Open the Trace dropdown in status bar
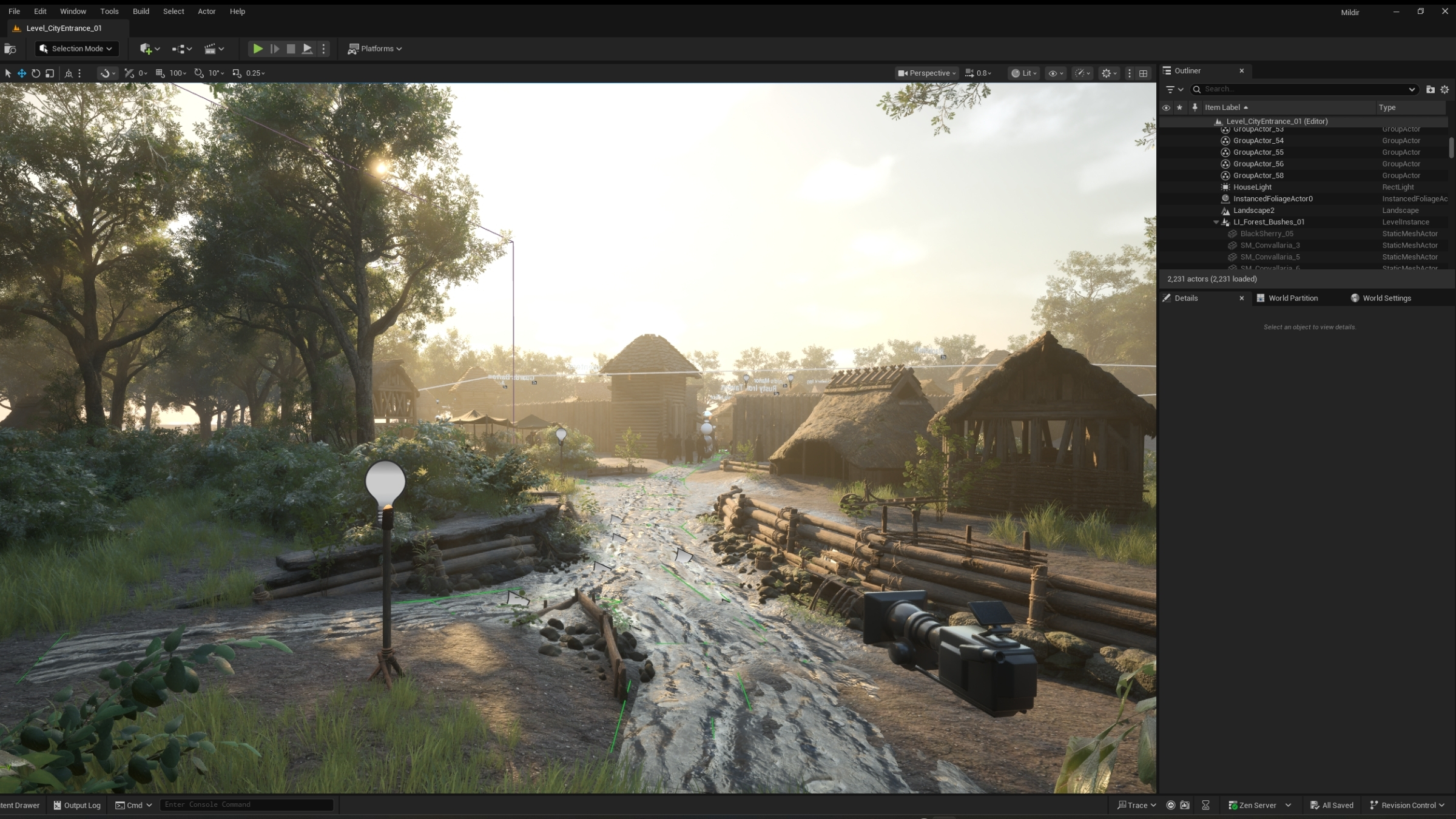The width and height of the screenshot is (1456, 819). (1137, 805)
